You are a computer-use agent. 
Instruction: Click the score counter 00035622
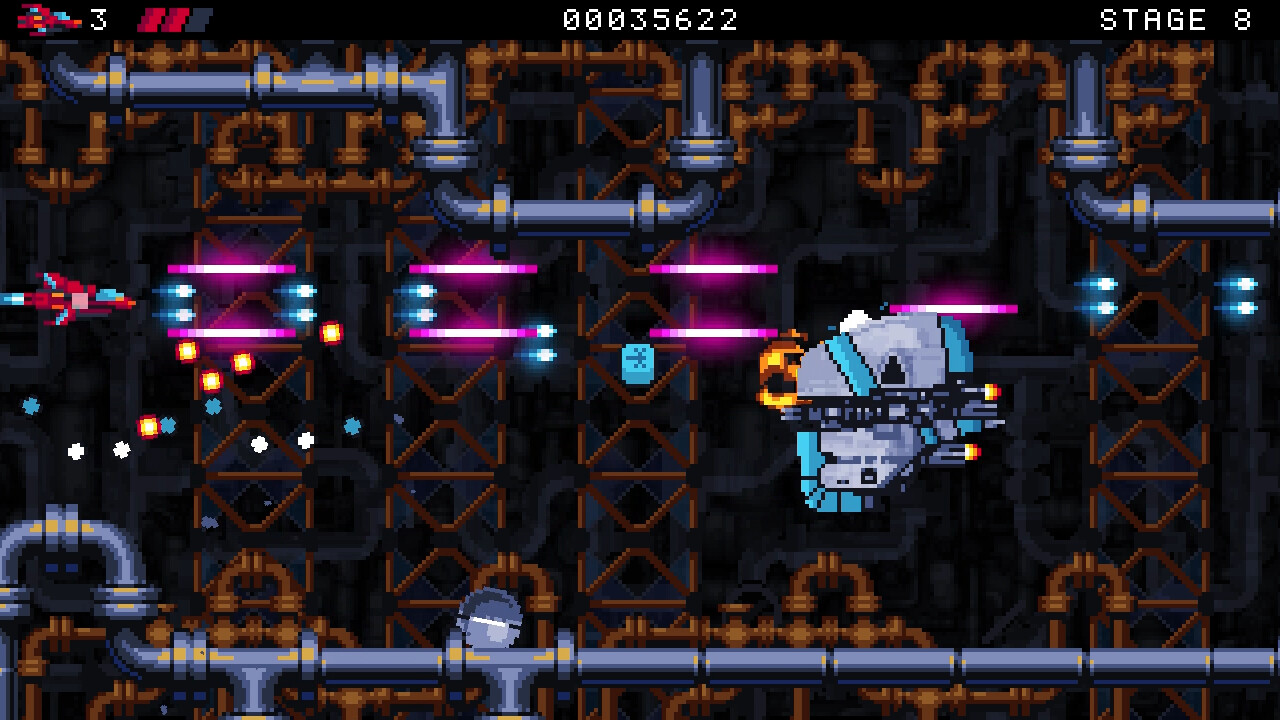[648, 19]
